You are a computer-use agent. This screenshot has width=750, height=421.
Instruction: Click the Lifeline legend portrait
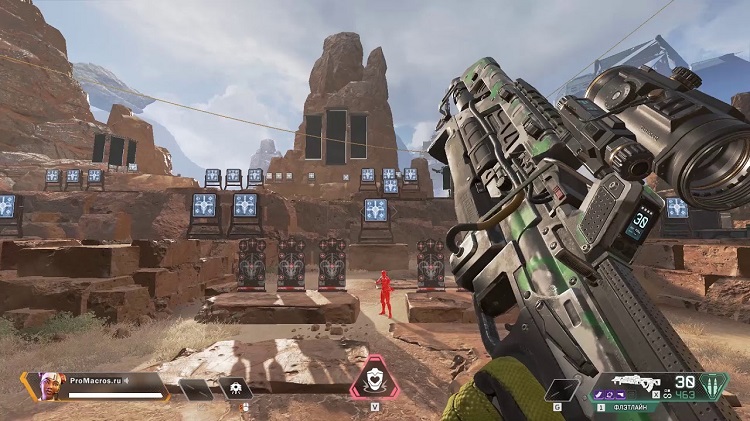[53, 385]
